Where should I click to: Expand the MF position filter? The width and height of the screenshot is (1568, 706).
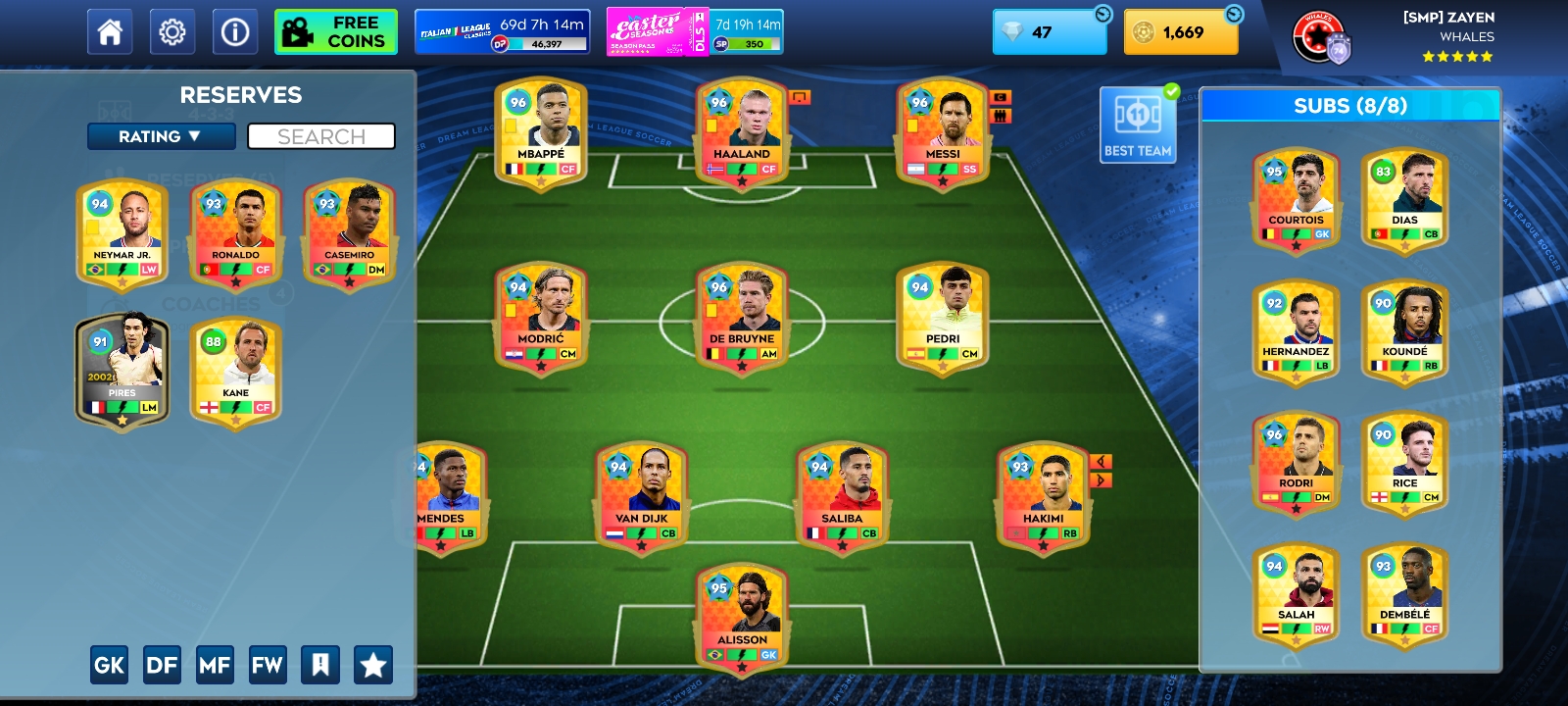coord(216,664)
